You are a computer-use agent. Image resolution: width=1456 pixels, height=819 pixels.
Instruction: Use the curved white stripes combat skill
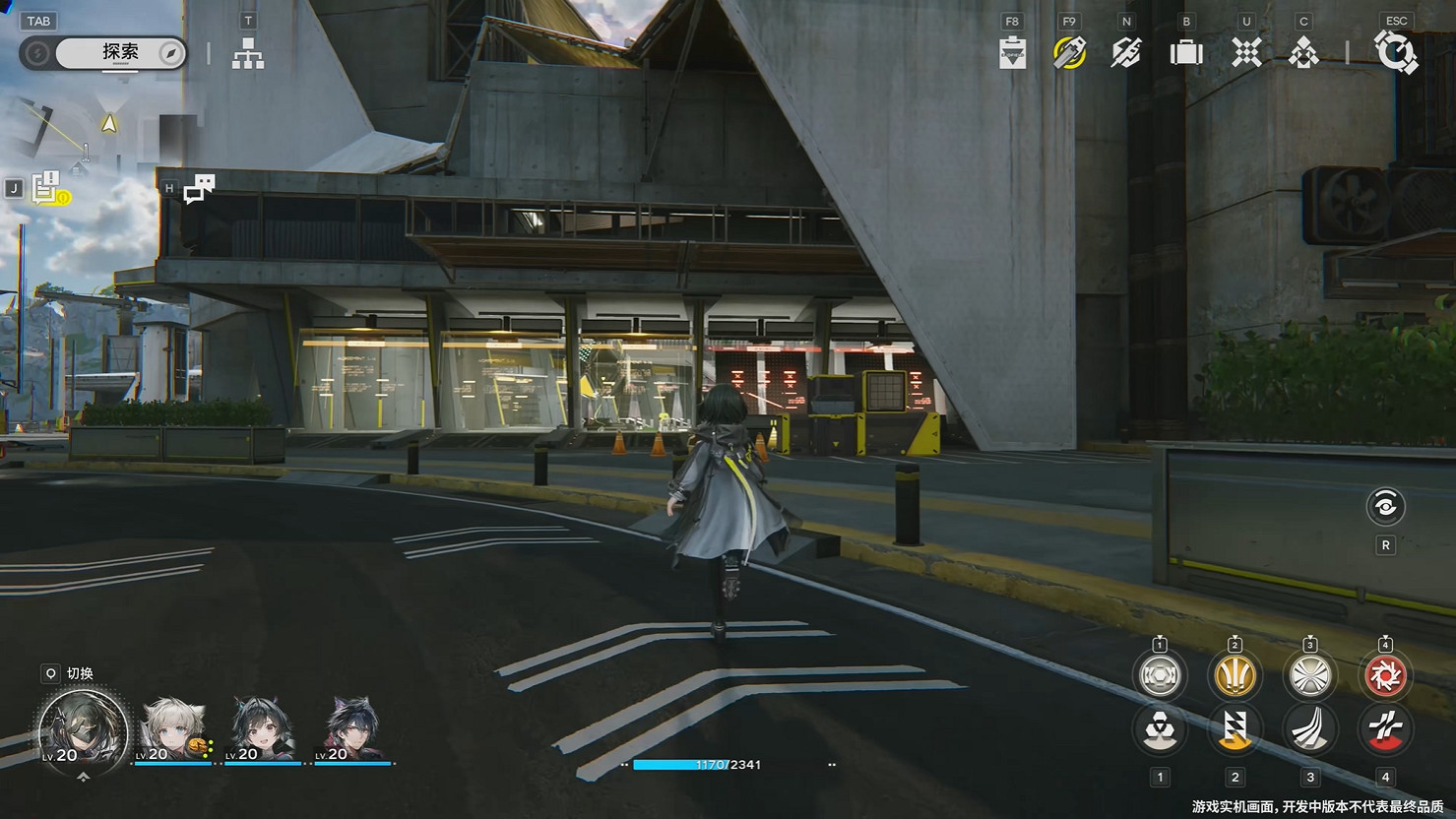pos(1310,729)
